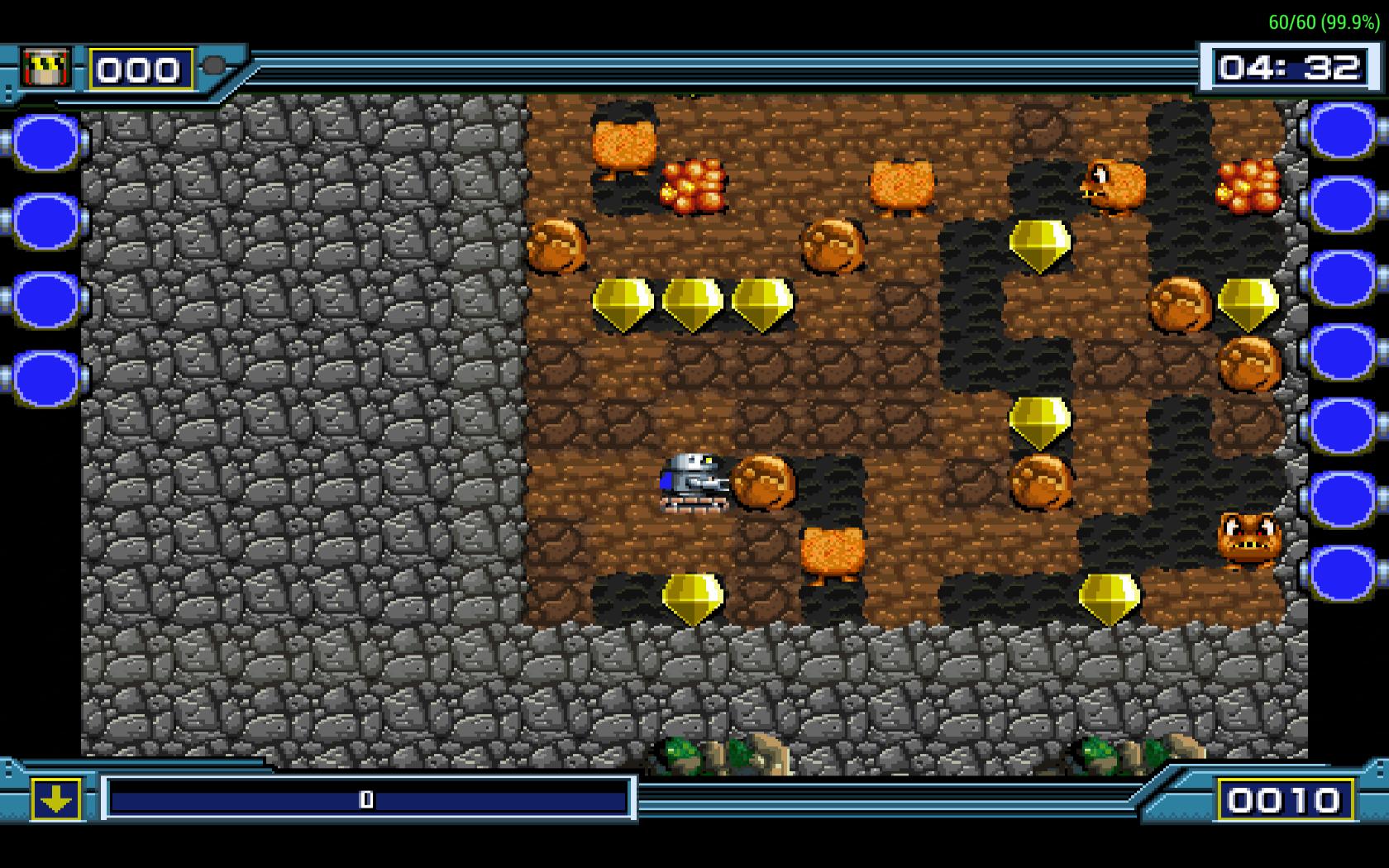This screenshot has height=868, width=1389.
Task: Click the yellow down arrow button
Action: click(56, 799)
